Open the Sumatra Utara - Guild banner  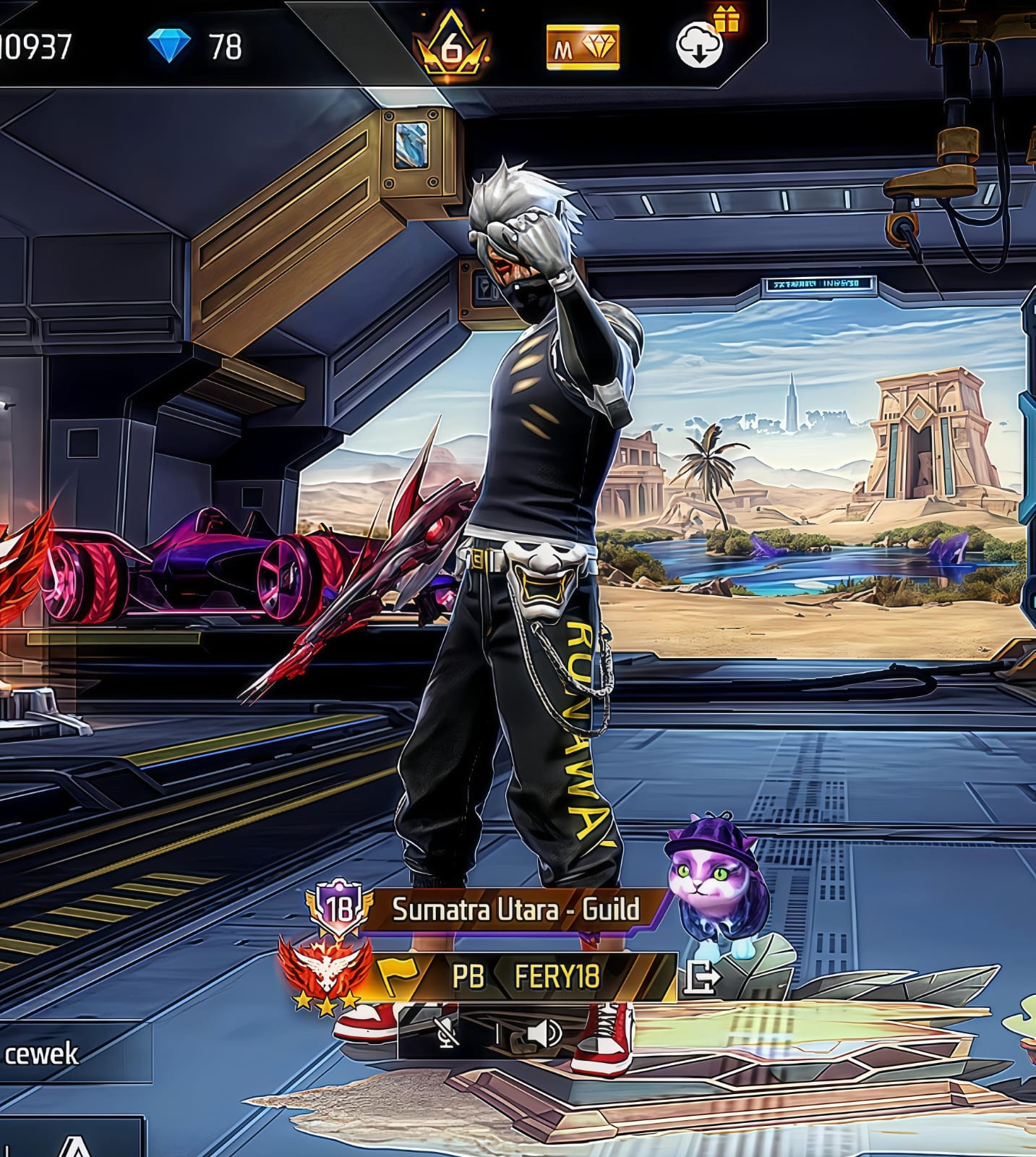point(515,909)
